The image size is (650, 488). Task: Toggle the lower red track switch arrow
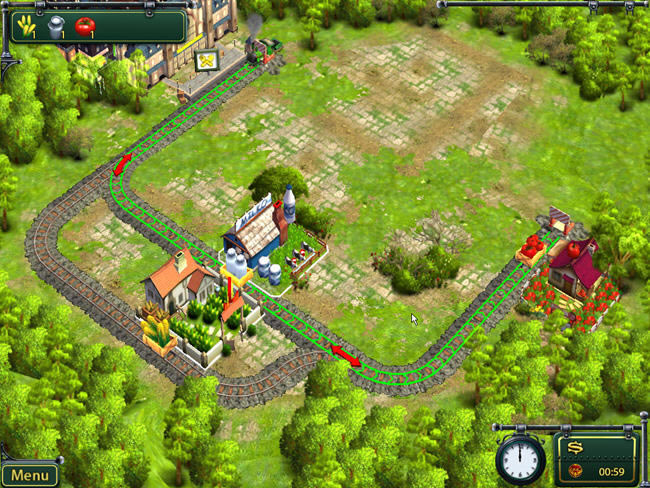[345, 354]
